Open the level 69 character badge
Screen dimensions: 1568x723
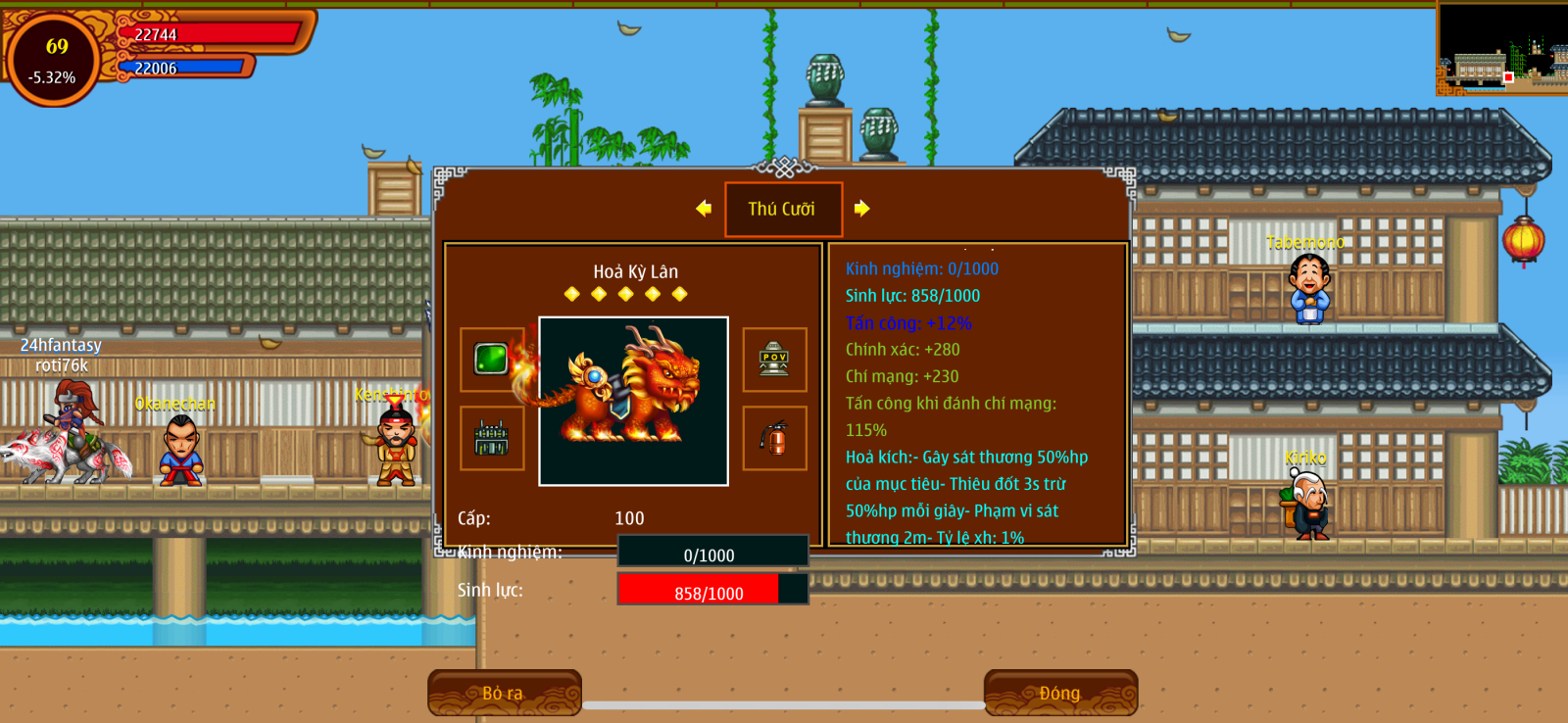click(x=55, y=60)
